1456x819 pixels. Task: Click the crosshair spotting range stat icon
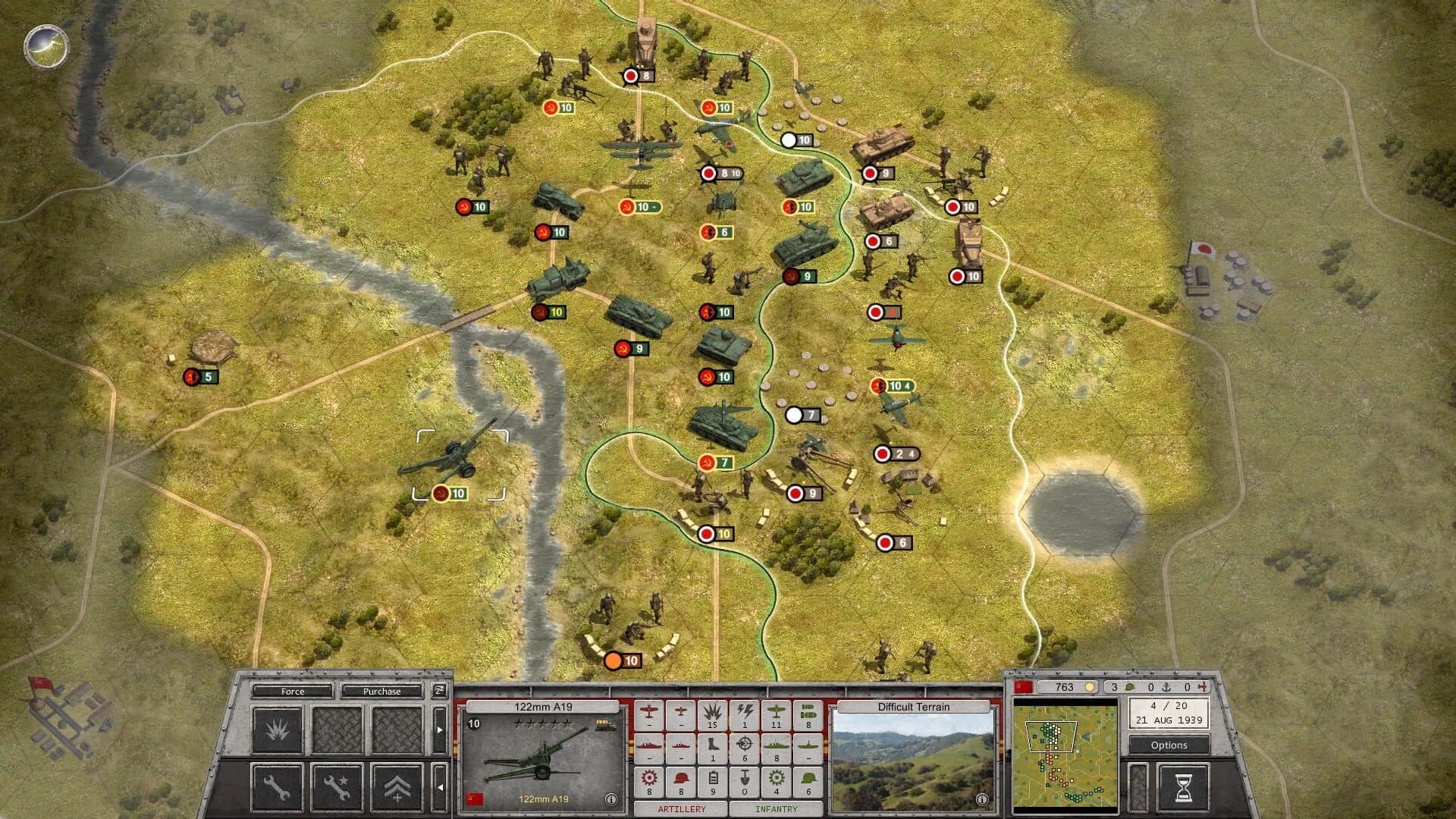click(745, 747)
